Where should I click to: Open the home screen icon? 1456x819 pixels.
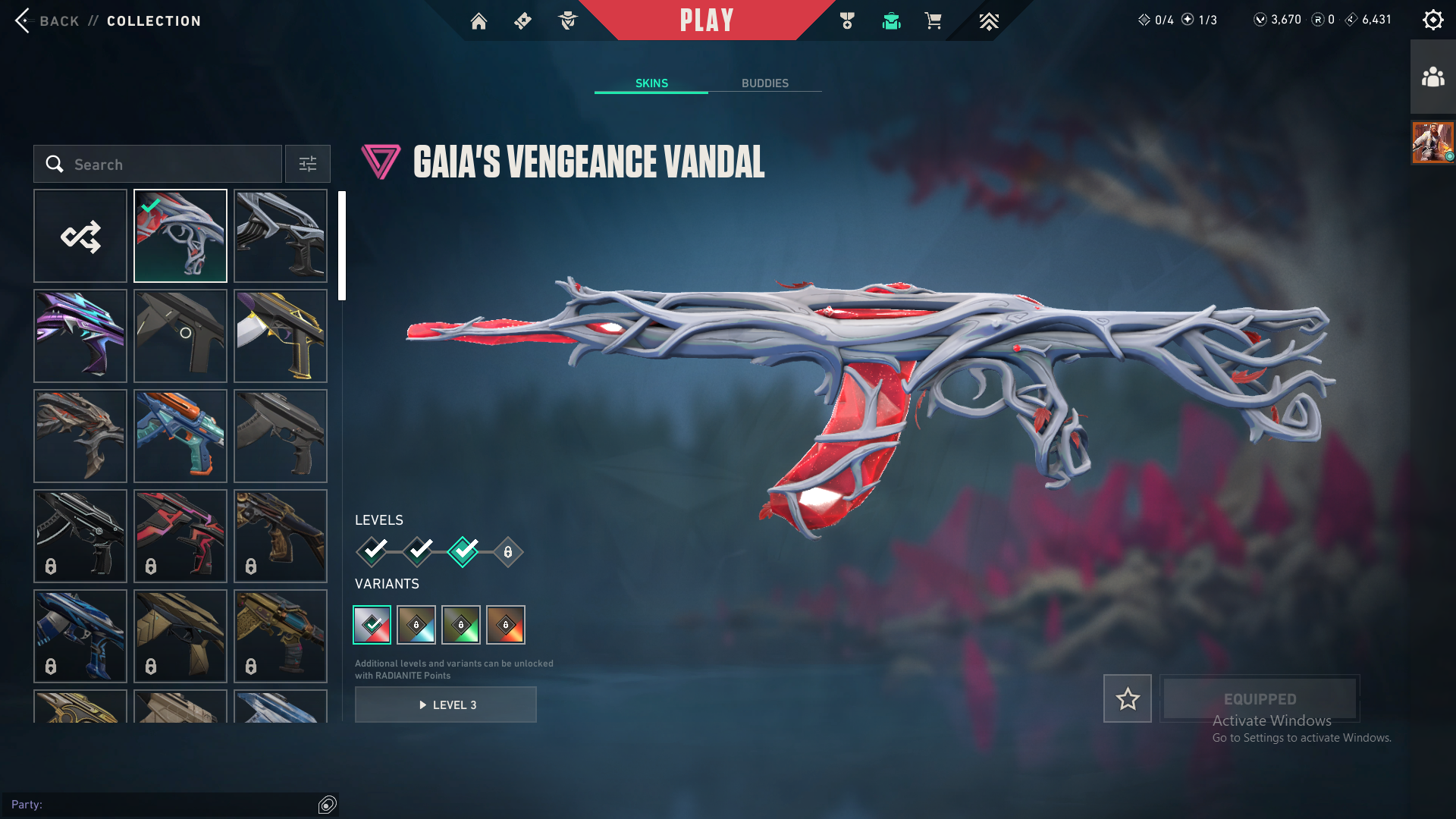pyautogui.click(x=479, y=21)
